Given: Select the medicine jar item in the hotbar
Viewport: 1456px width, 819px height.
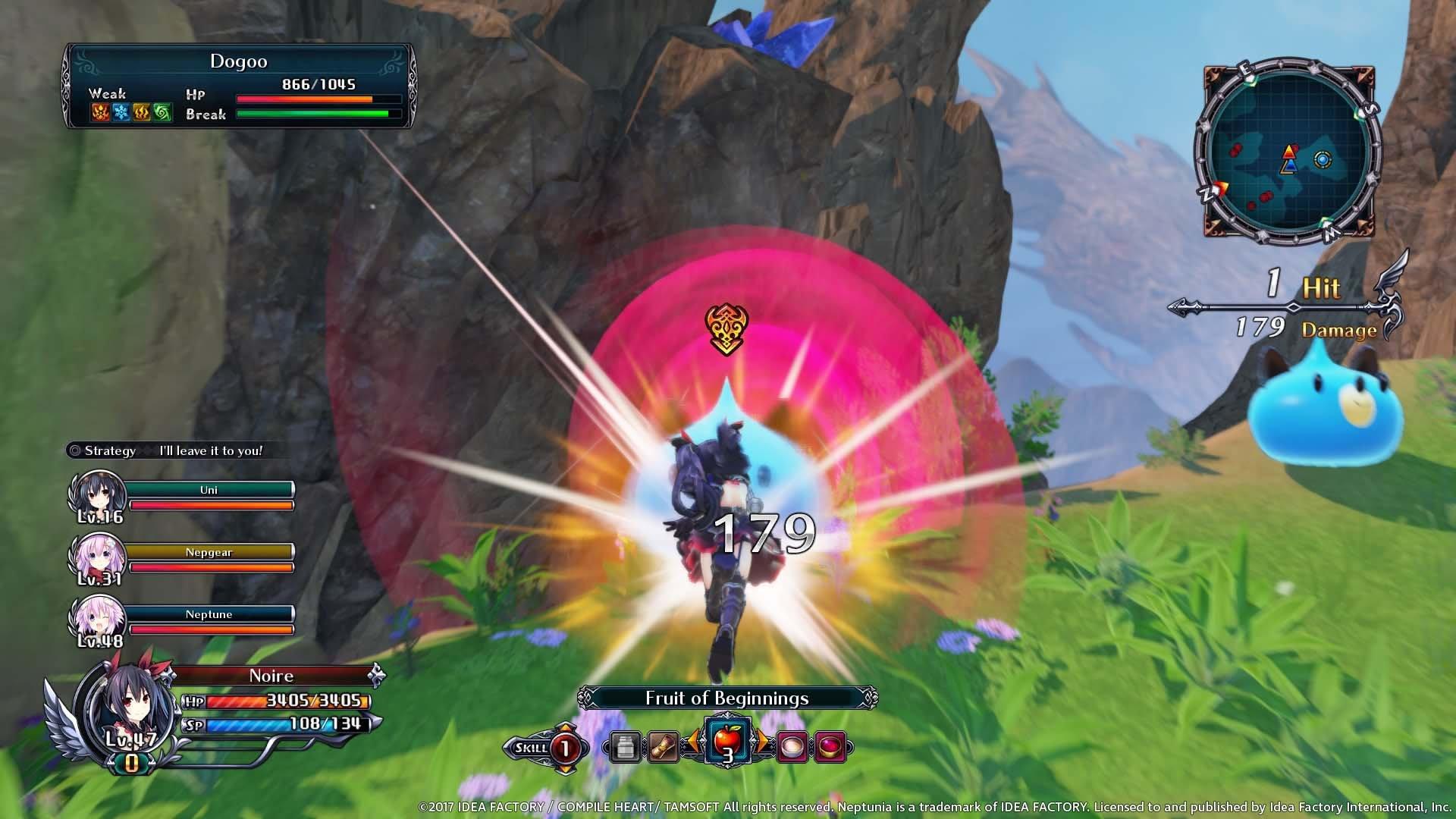Looking at the screenshot, I should coord(625,747).
